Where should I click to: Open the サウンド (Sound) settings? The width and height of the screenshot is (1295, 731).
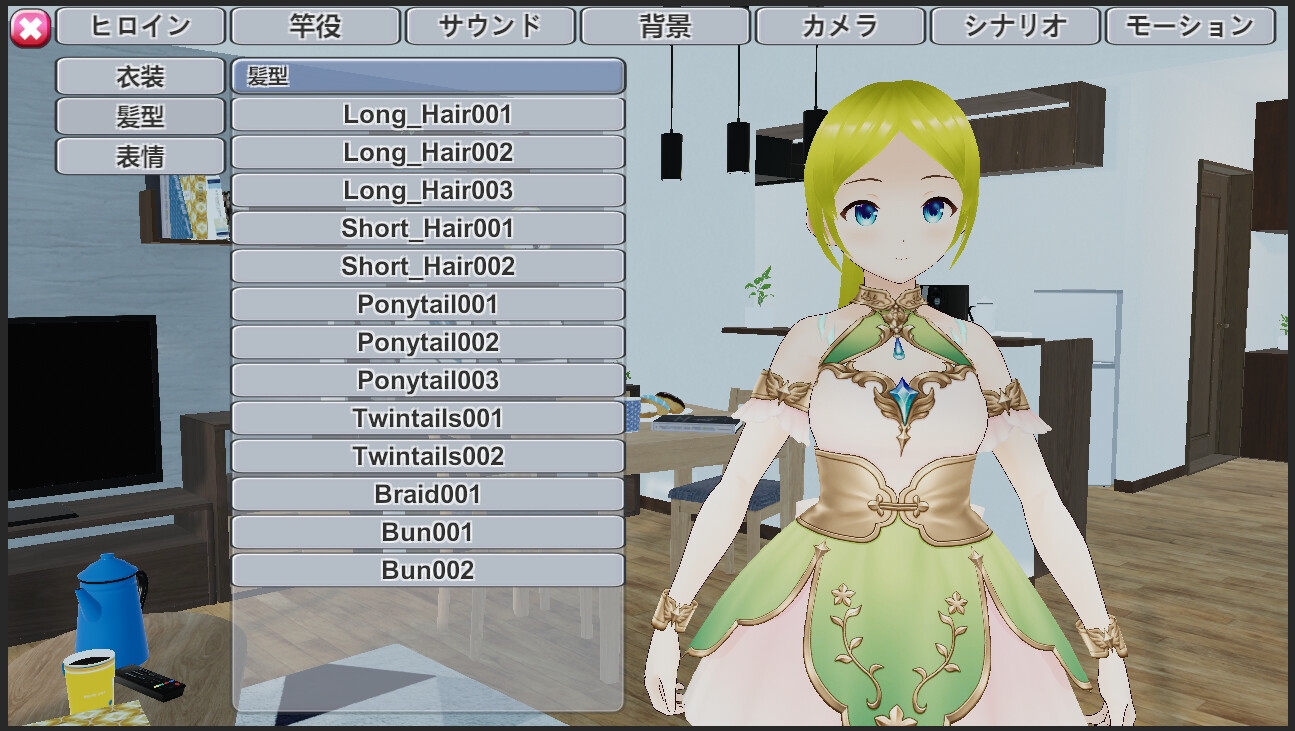point(490,25)
